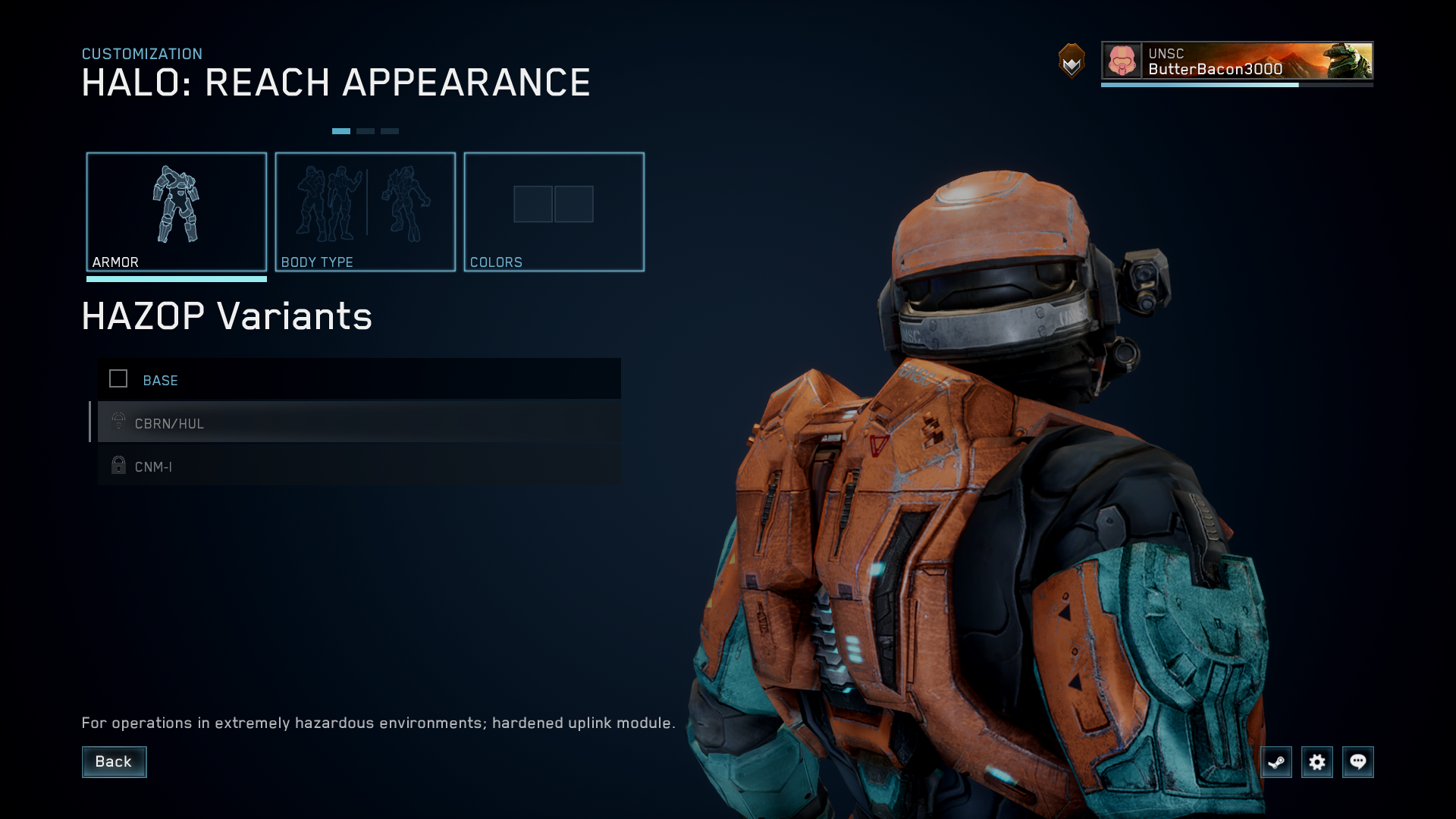Open the Armor customization category
Screen dimensions: 1456x819
point(177,211)
